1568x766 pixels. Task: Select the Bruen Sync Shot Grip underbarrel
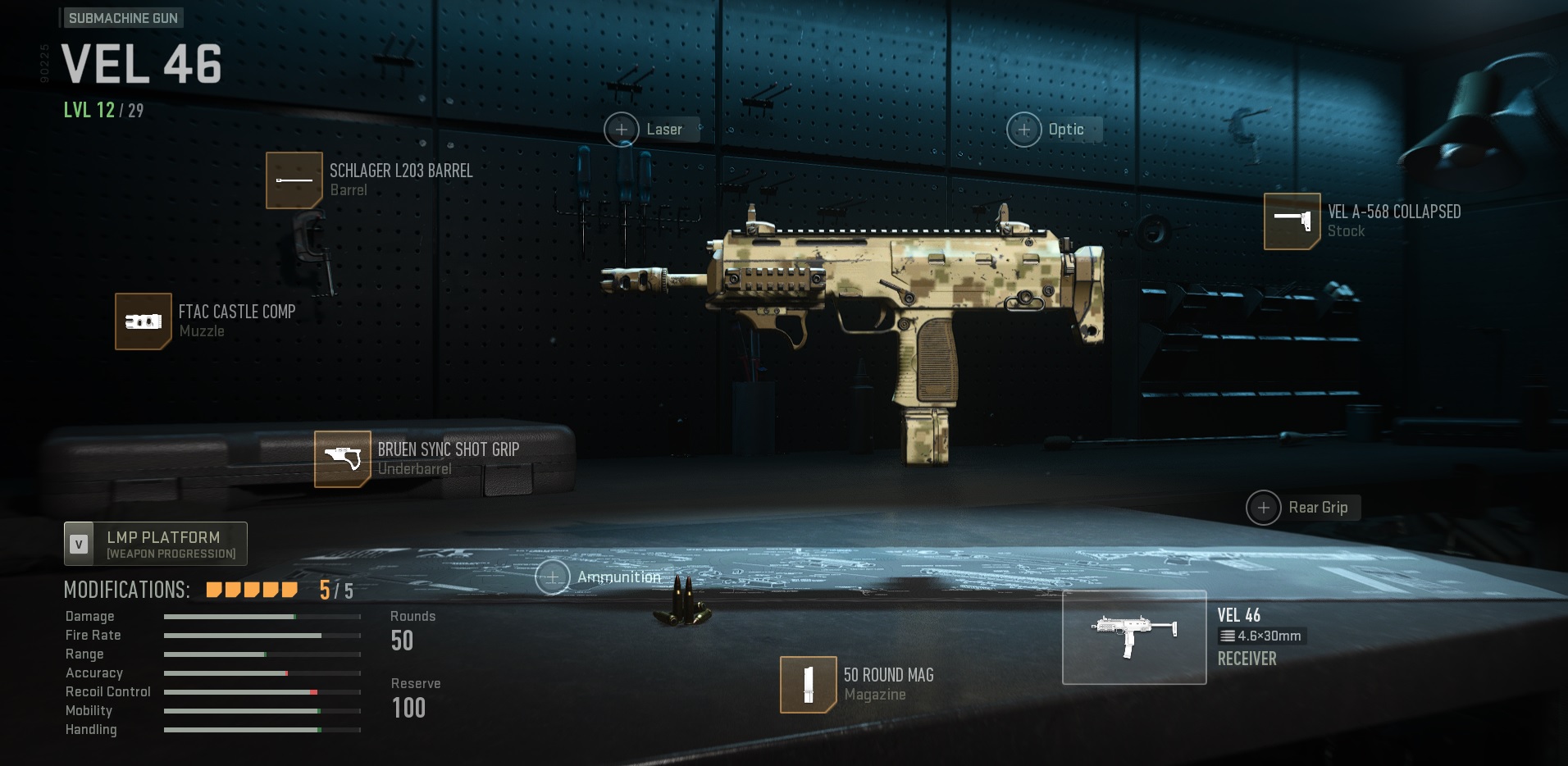[343, 459]
